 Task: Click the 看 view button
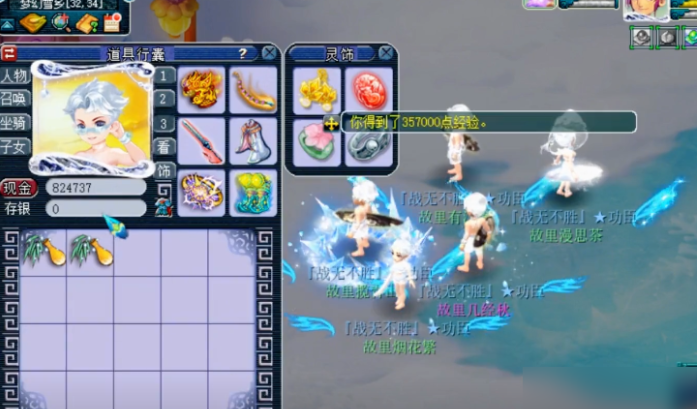165,146
